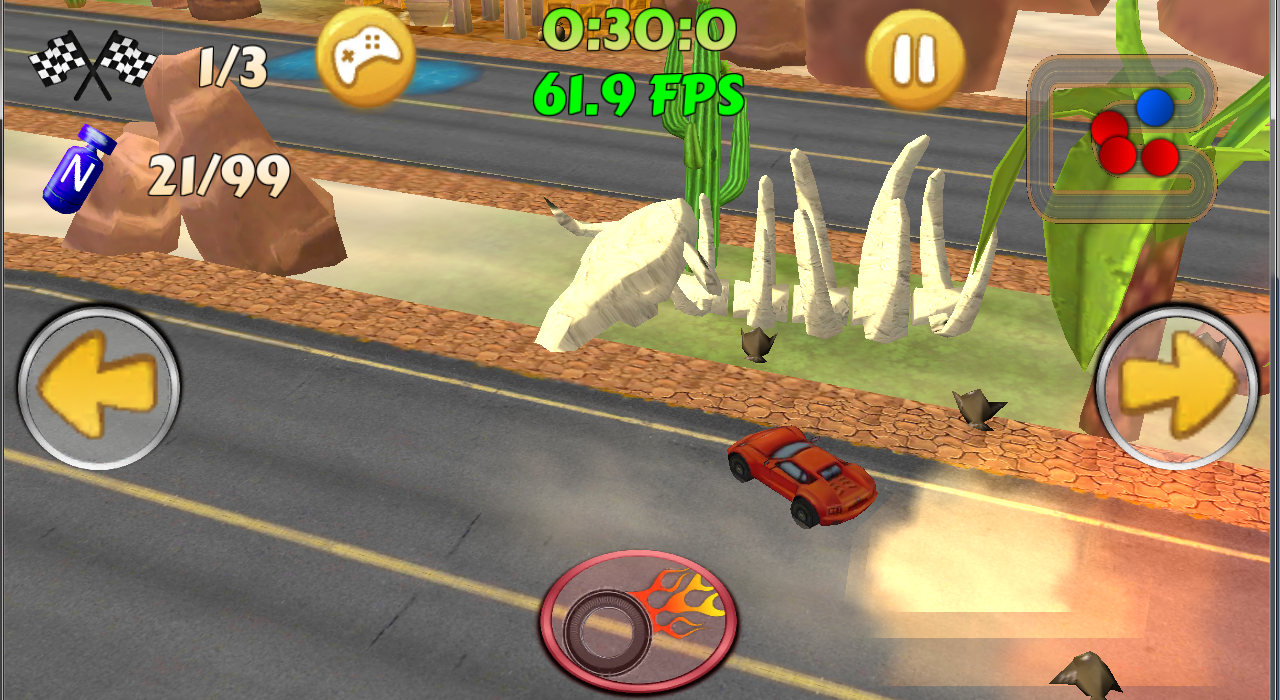Steer left with the yellow left arrow
Image resolution: width=1280 pixels, height=700 pixels.
pyautogui.click(x=98, y=387)
